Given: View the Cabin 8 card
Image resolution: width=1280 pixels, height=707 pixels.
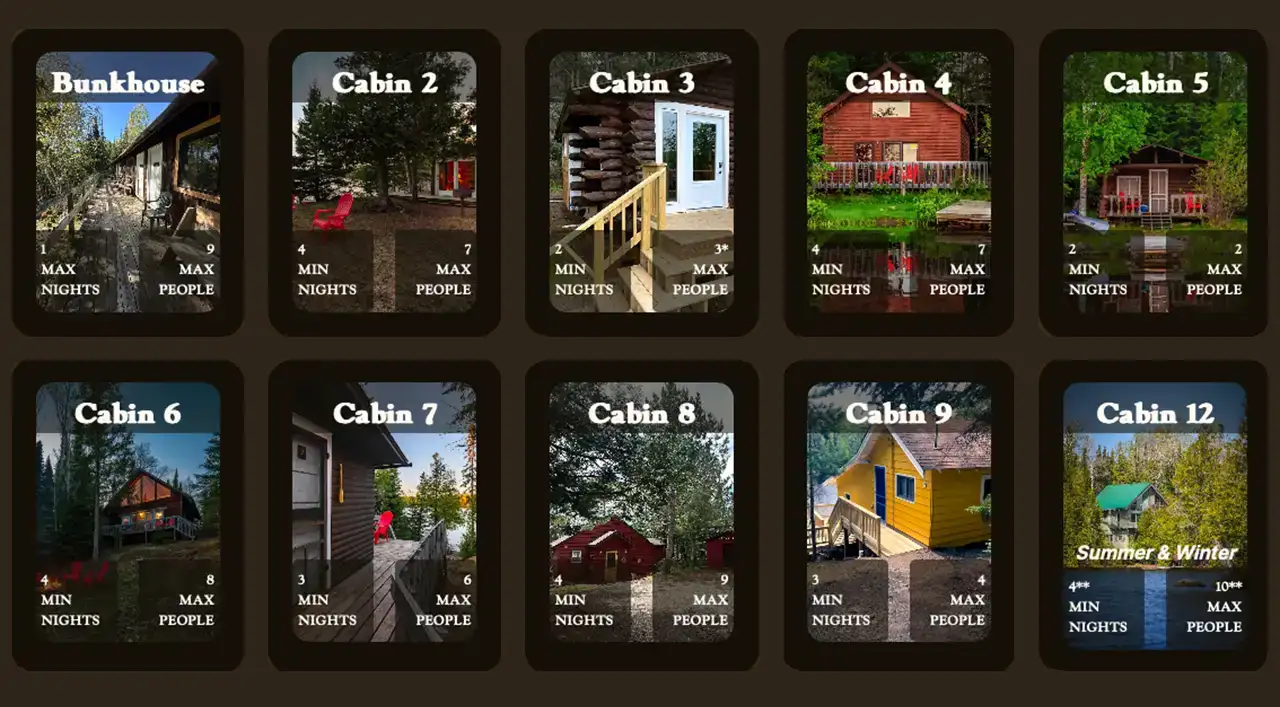Looking at the screenshot, I should click(x=641, y=512).
